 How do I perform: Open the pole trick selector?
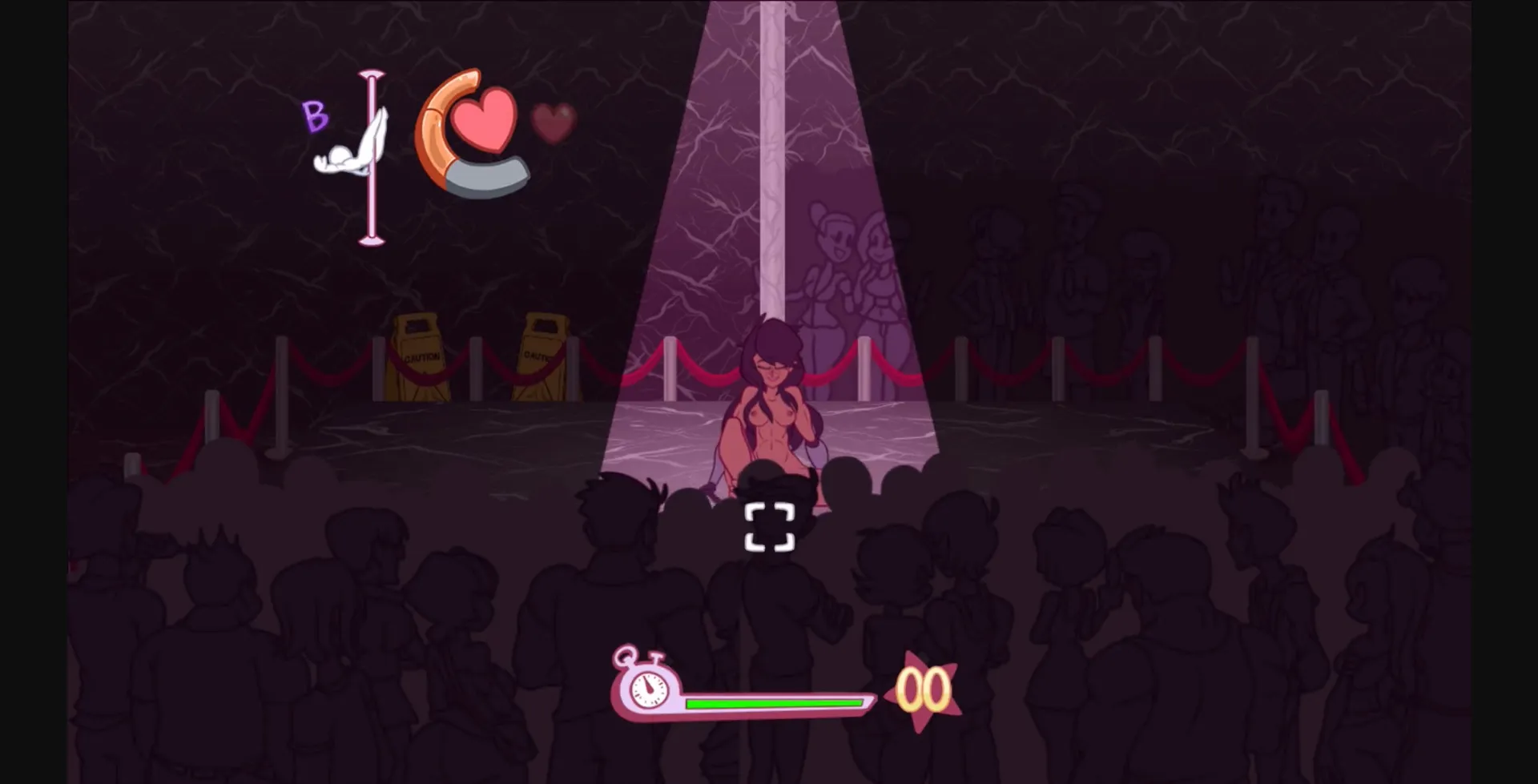(x=359, y=152)
